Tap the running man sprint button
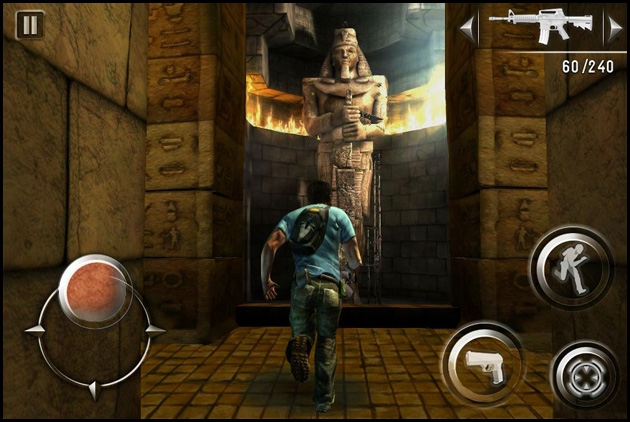630x422 pixels. coord(572,267)
